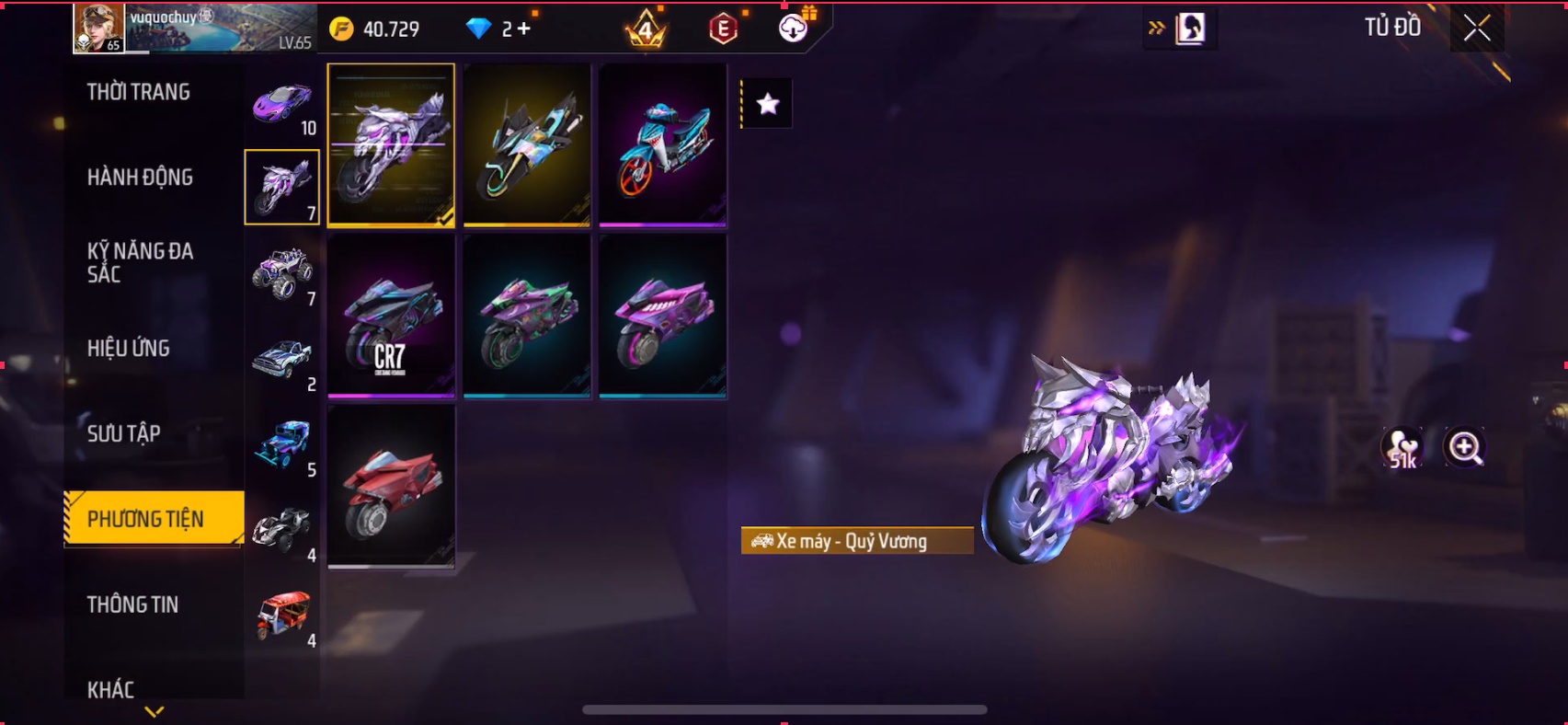Add diamonds with the plus button
This screenshot has width=1568, height=725.
pyautogui.click(x=524, y=29)
